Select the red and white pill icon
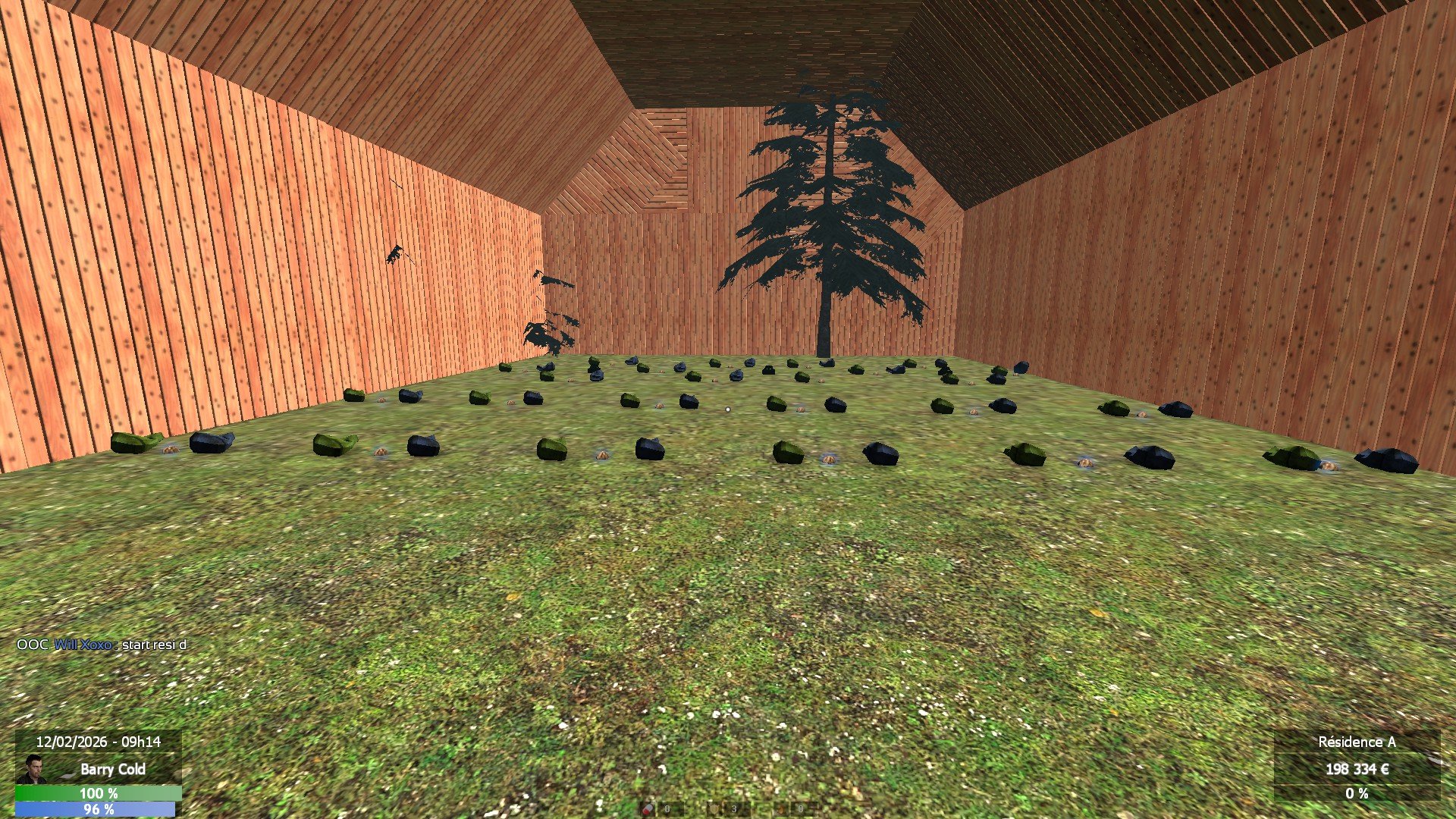 click(648, 809)
